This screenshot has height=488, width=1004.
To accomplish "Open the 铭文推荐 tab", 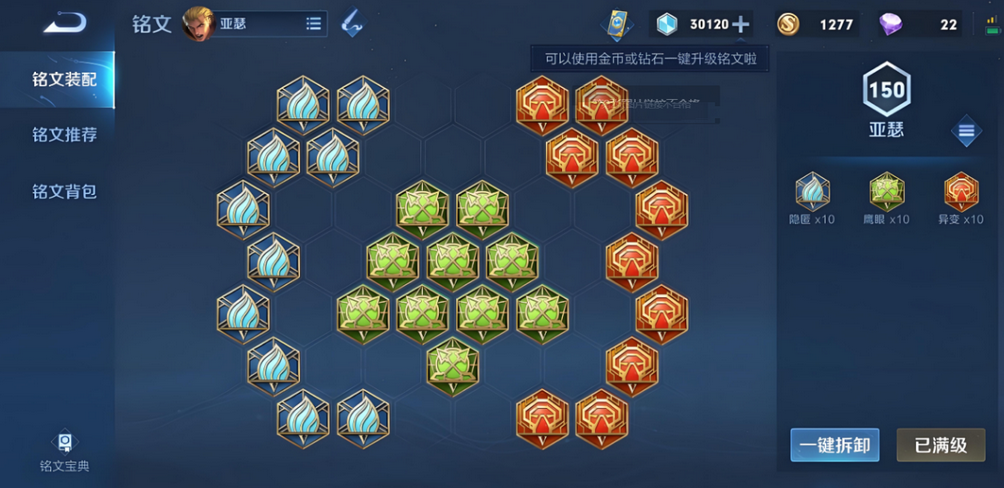I will click(x=64, y=135).
